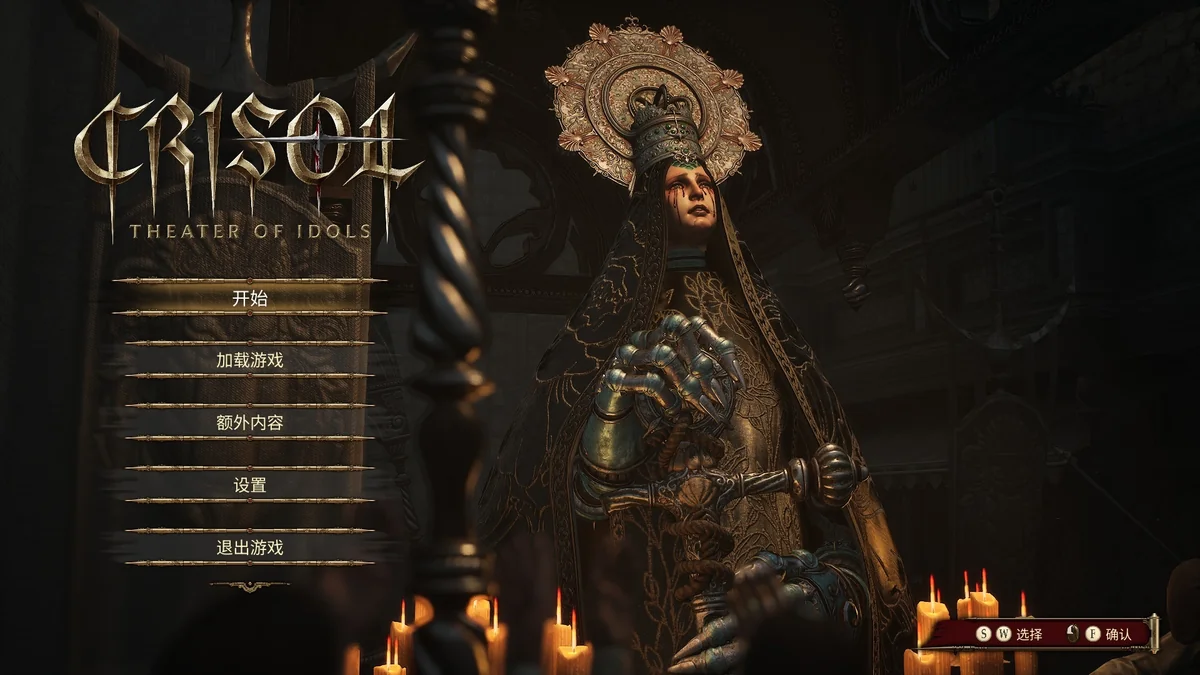Start the game with 开始

[x=250, y=298]
